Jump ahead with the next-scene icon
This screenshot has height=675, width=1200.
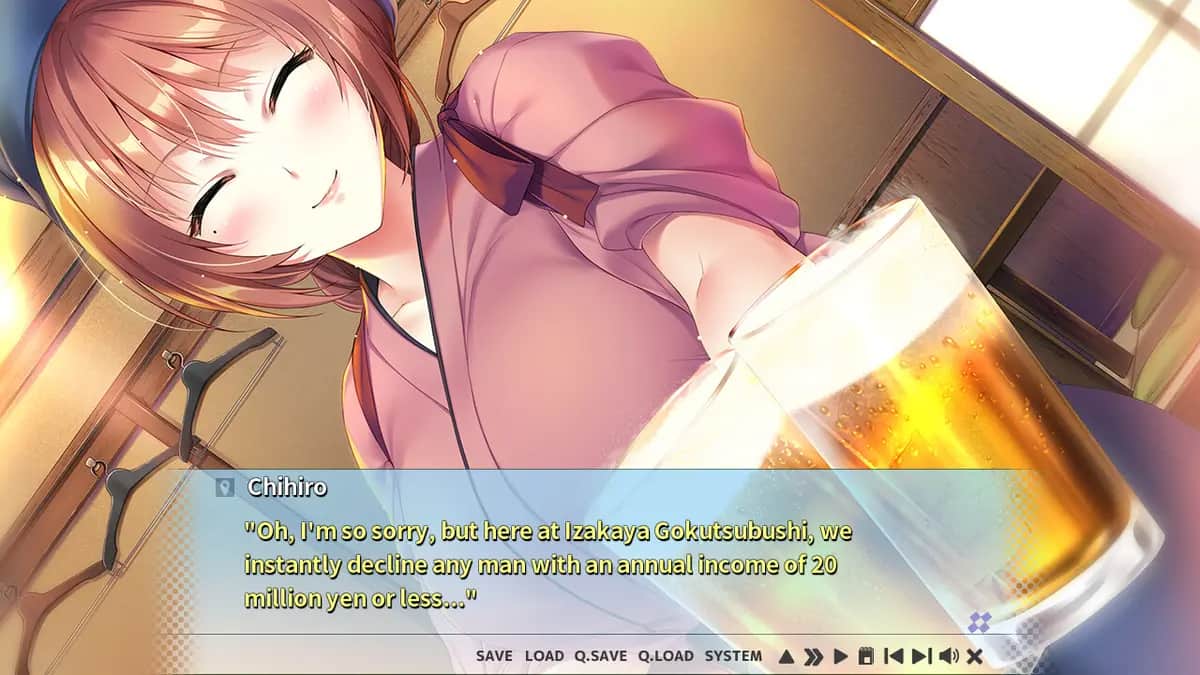[x=921, y=657]
